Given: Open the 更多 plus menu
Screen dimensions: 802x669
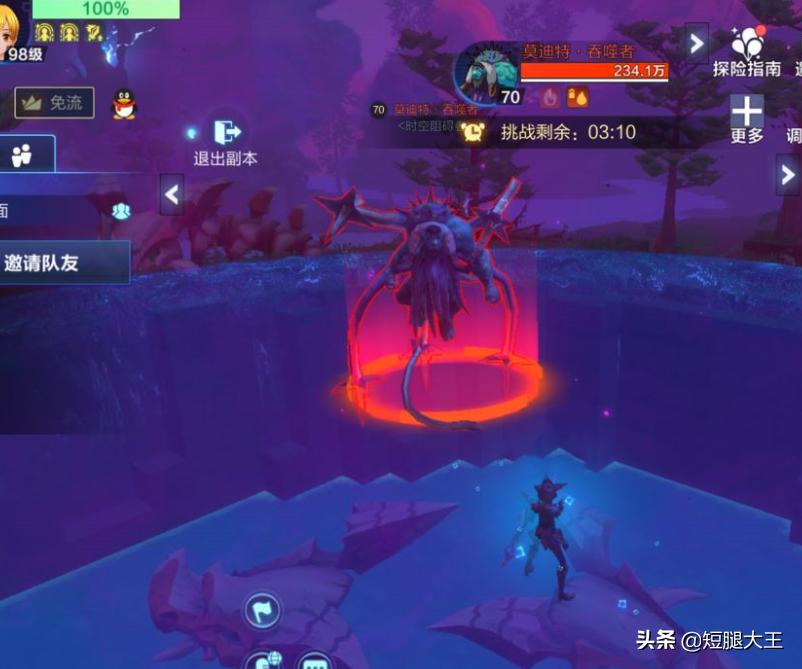Looking at the screenshot, I should click(x=747, y=118).
